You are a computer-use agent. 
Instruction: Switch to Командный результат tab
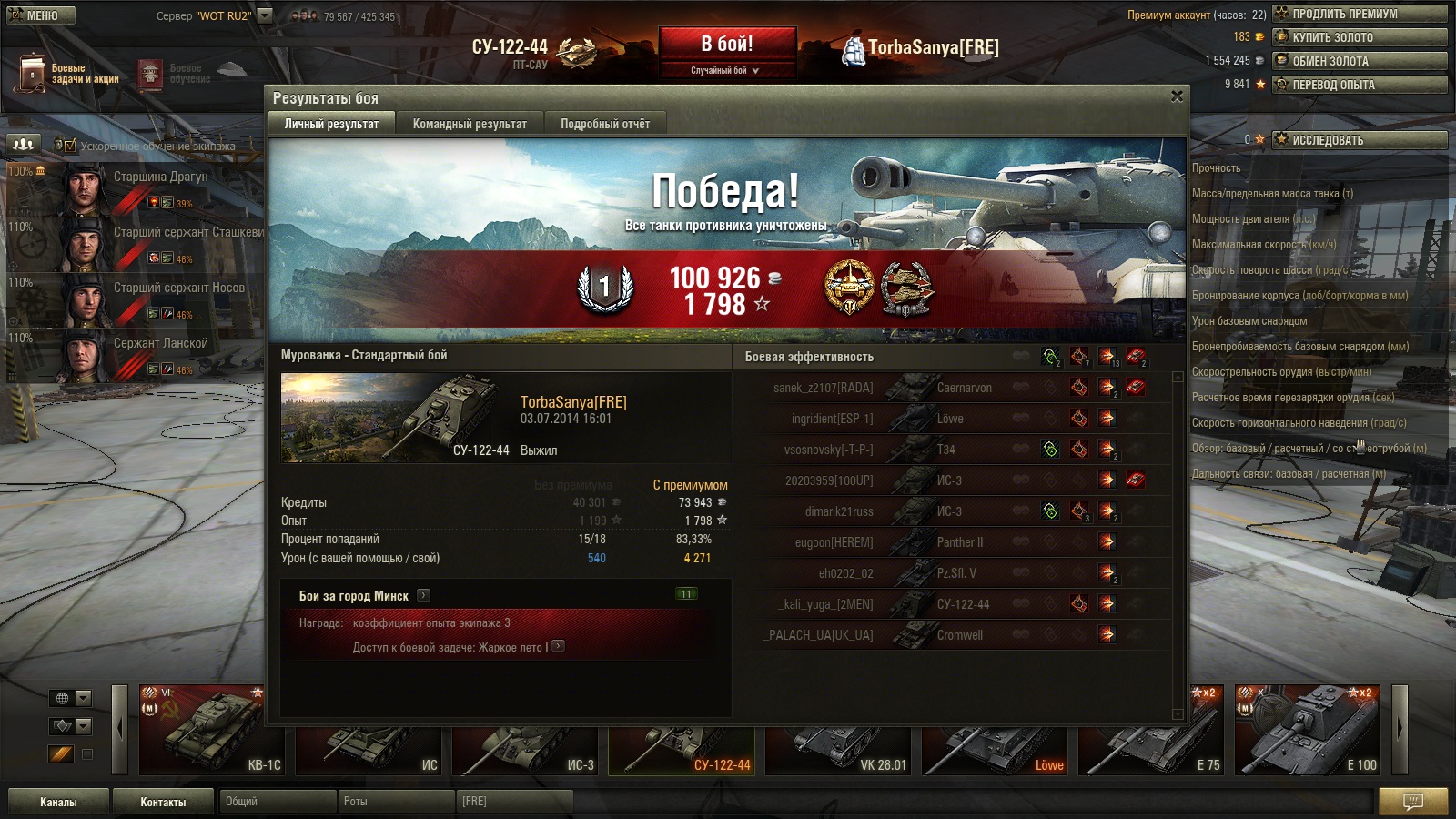470,124
